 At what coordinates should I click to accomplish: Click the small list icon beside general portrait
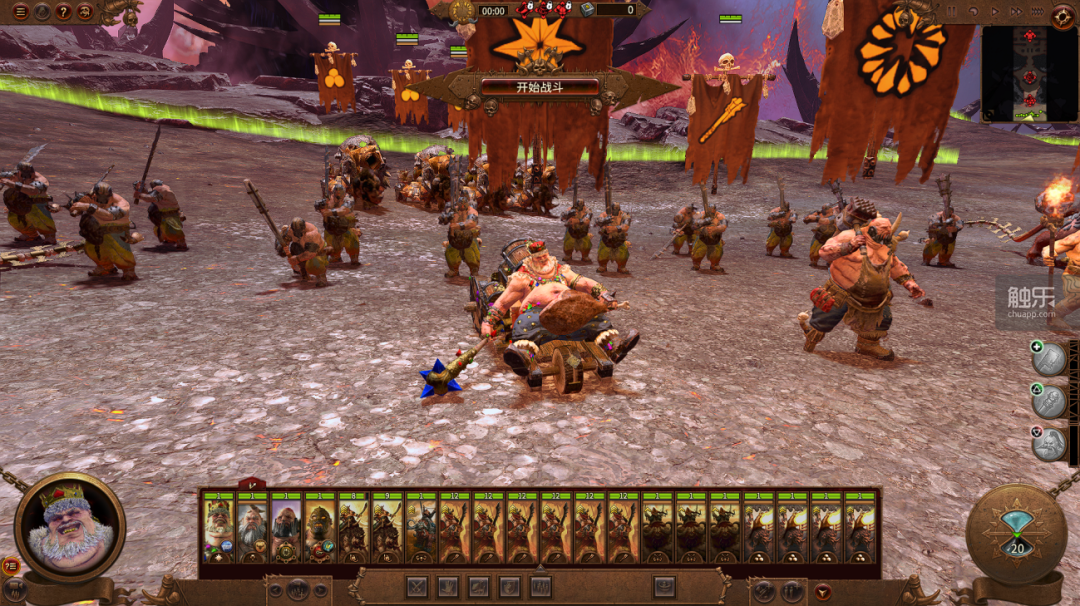click(x=11, y=565)
